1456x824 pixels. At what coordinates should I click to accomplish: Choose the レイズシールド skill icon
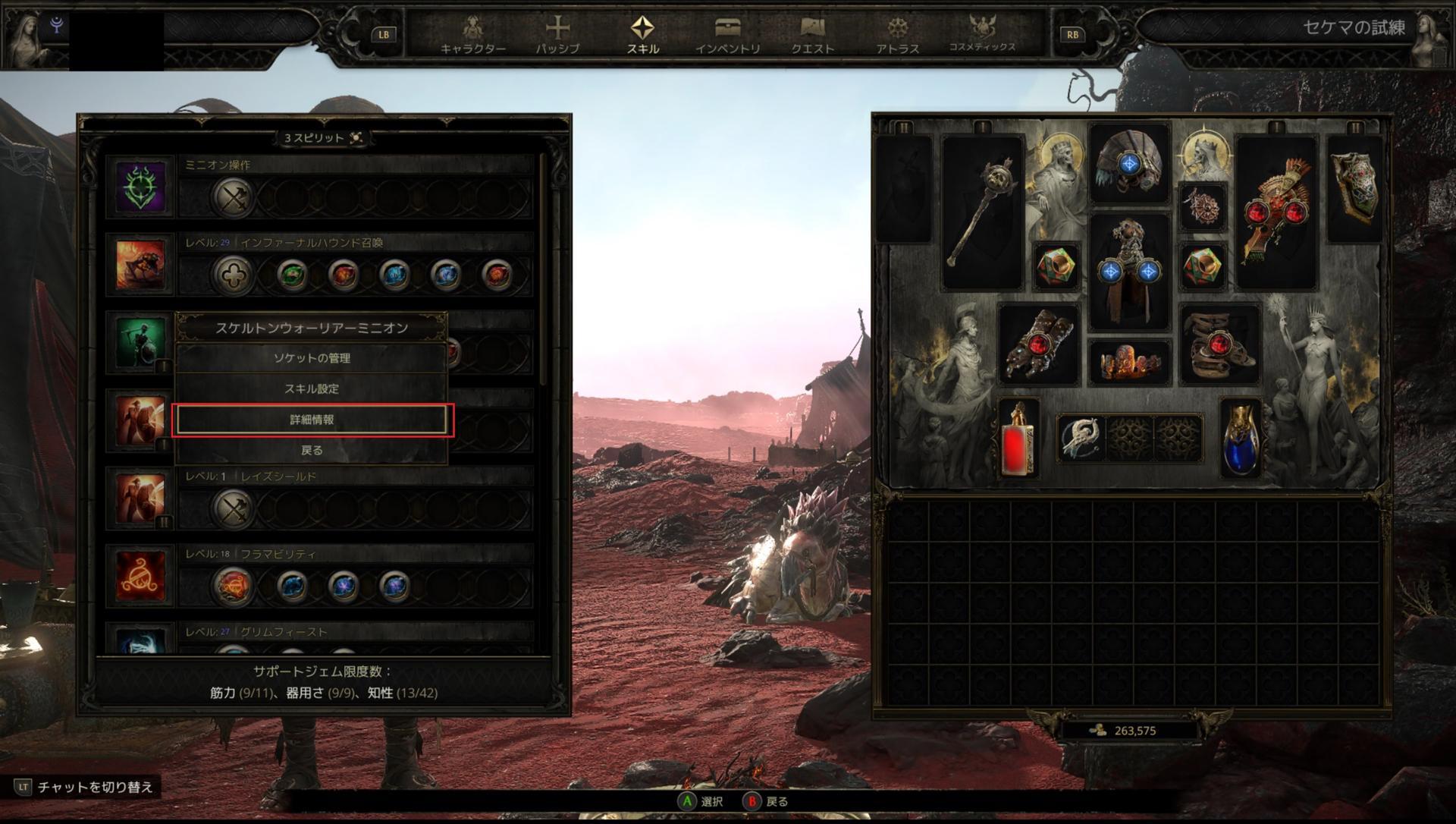point(140,498)
